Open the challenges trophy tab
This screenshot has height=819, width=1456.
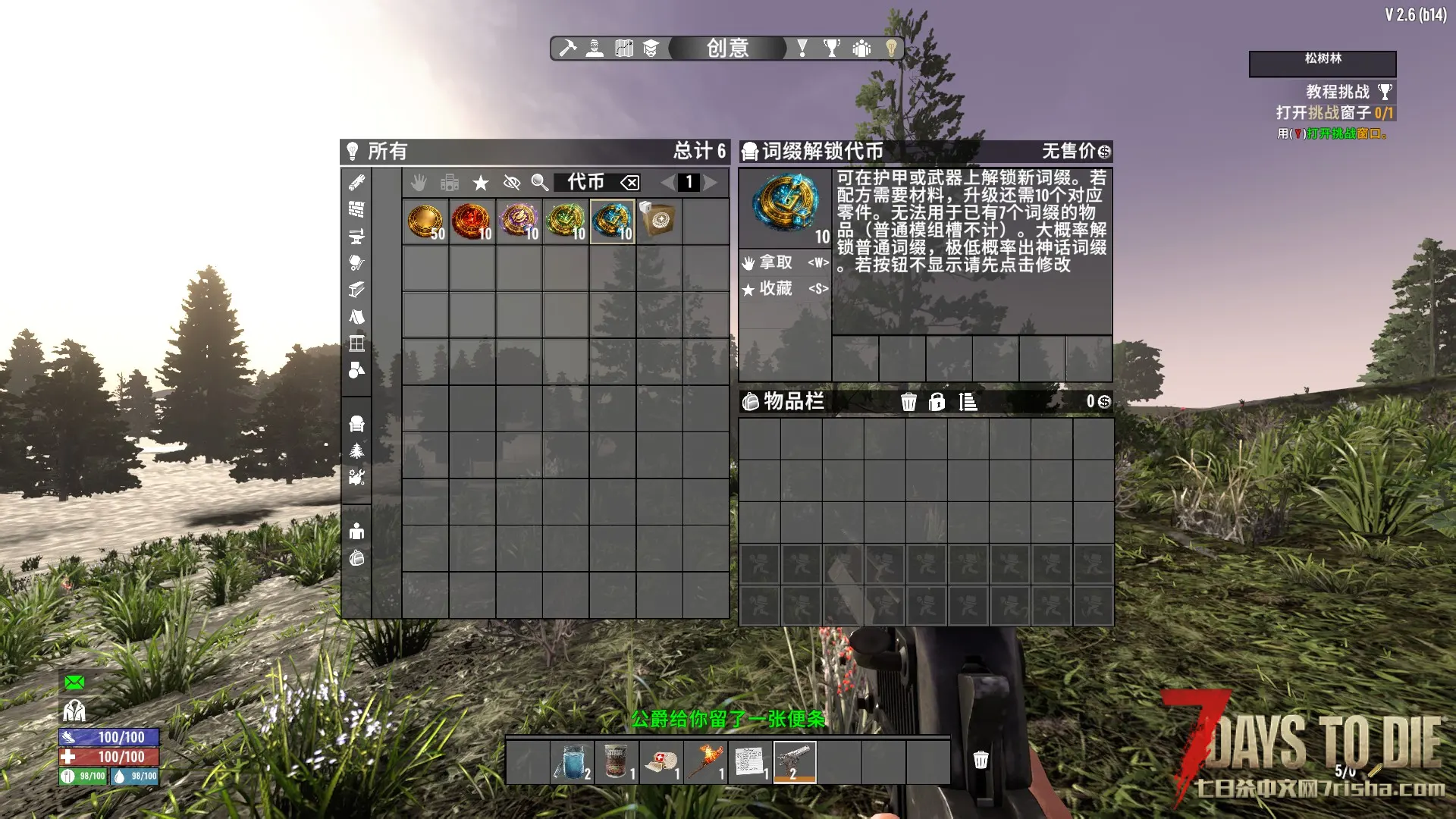832,49
